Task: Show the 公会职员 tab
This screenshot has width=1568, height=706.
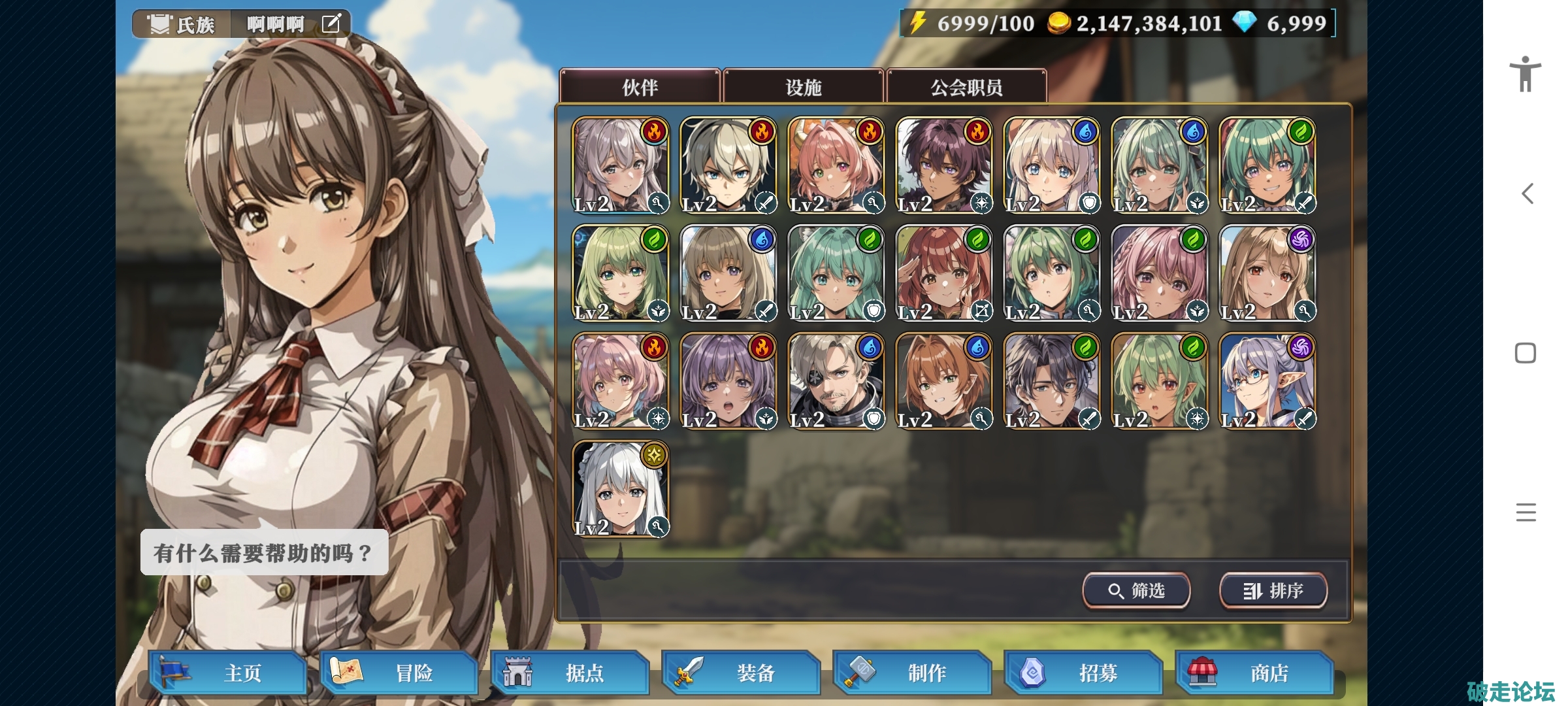Action: click(966, 86)
